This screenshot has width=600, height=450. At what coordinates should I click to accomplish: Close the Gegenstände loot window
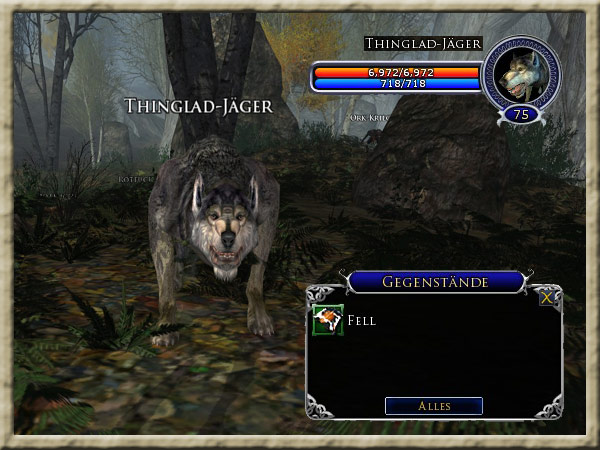pos(546,298)
